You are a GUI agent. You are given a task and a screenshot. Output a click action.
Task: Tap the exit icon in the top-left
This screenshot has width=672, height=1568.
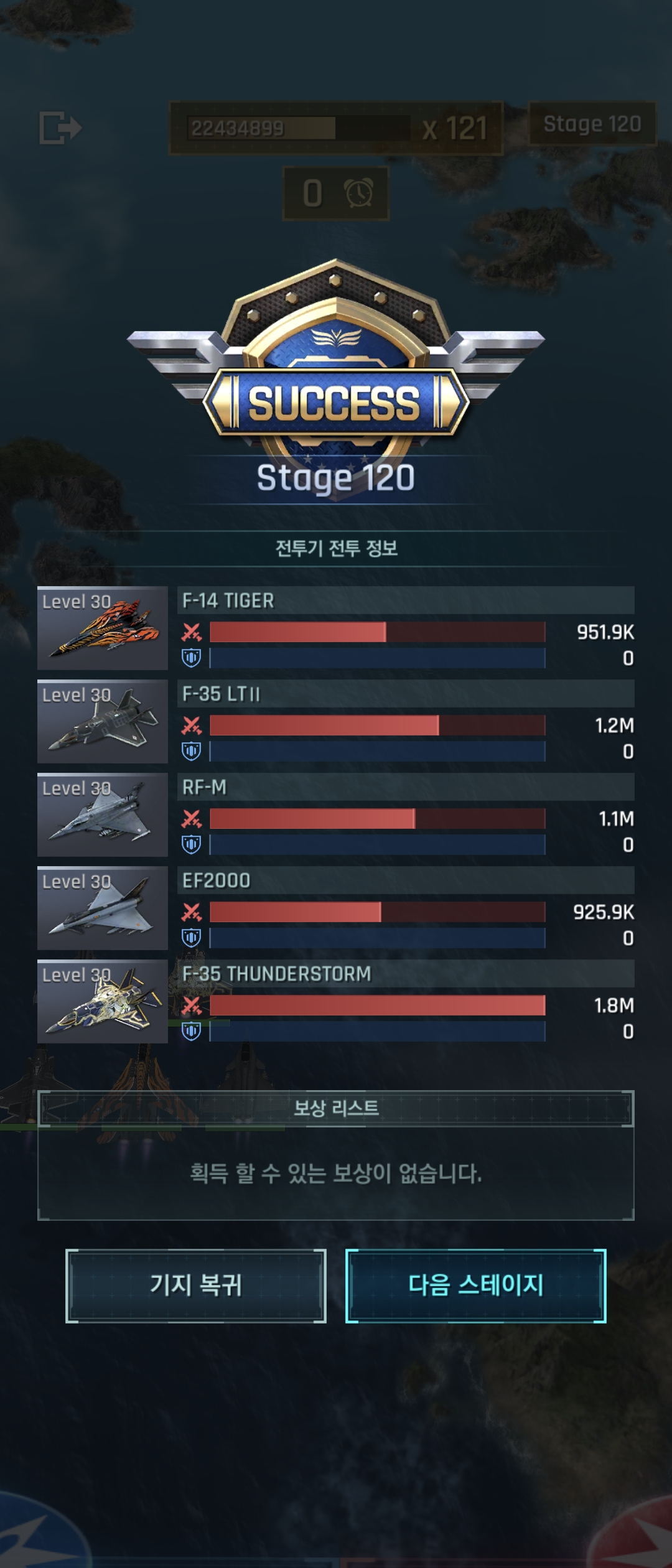[x=60, y=128]
